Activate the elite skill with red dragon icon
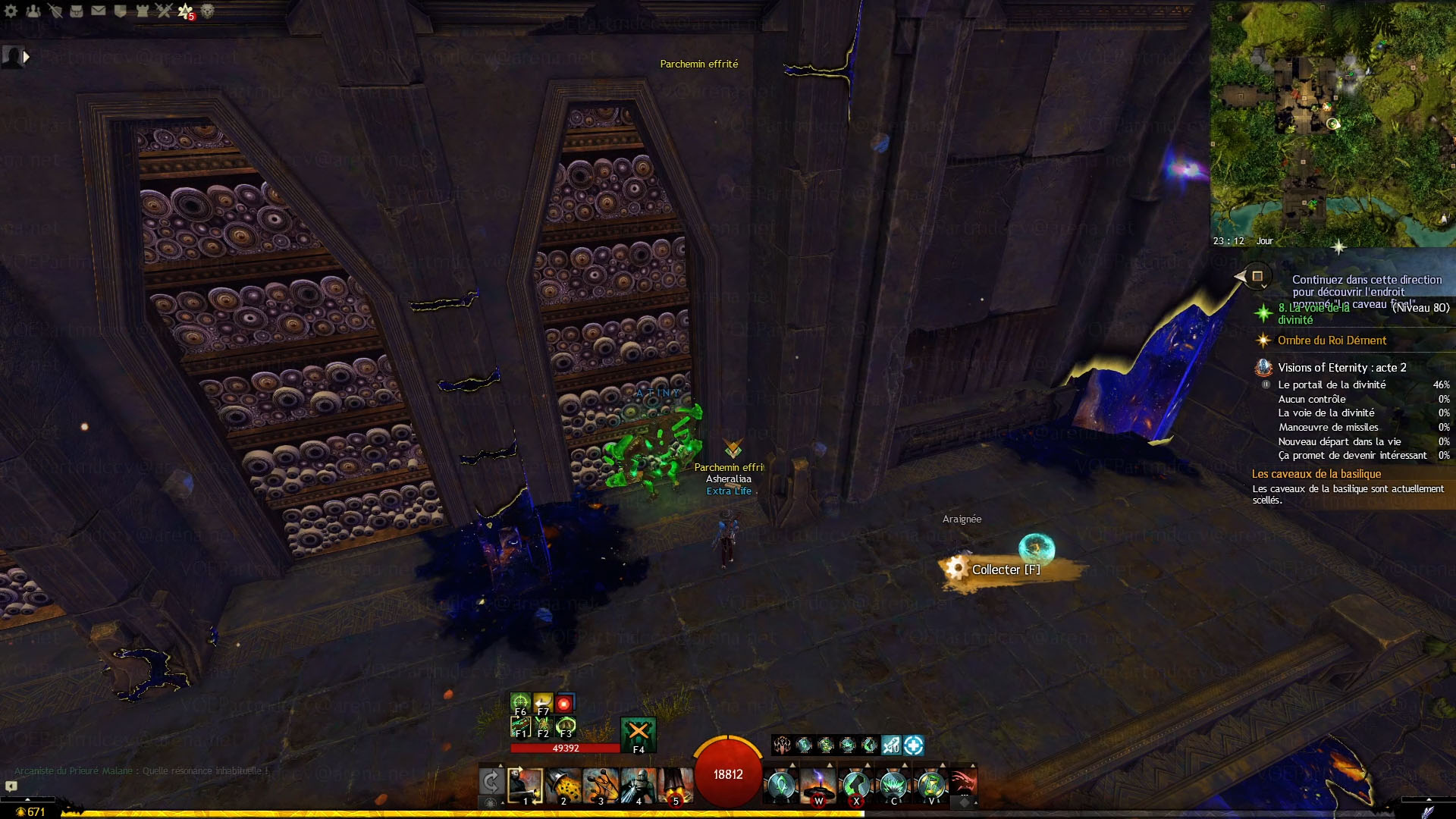The image size is (1456, 819). (962, 783)
